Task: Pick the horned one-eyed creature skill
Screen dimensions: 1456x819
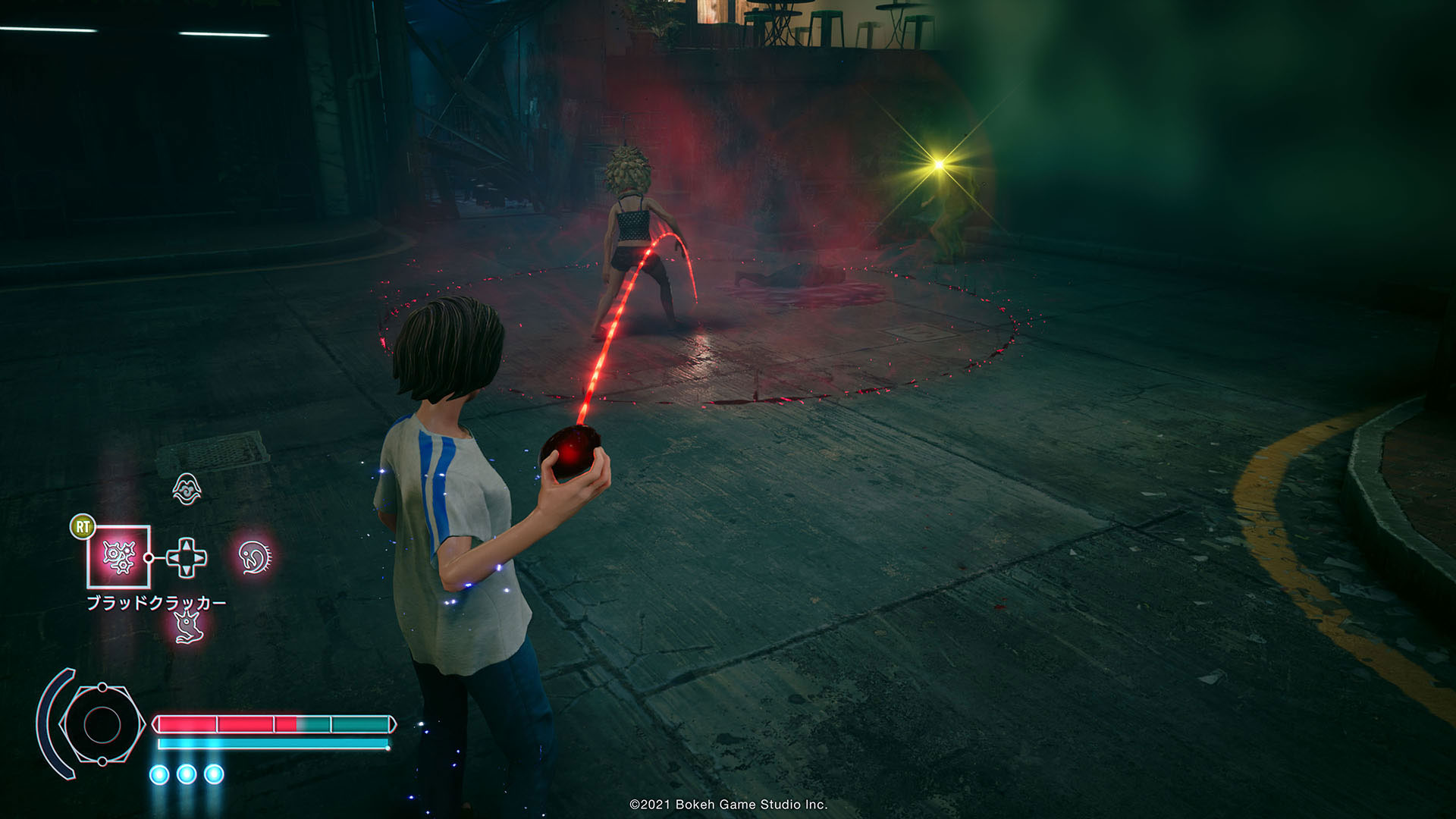Action: tap(187, 626)
